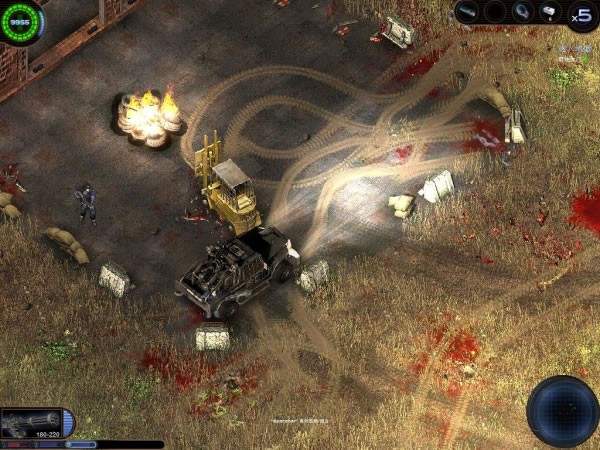This screenshot has height=450, width=600.
Task: Use the medkit item slot
Action: click(549, 12)
